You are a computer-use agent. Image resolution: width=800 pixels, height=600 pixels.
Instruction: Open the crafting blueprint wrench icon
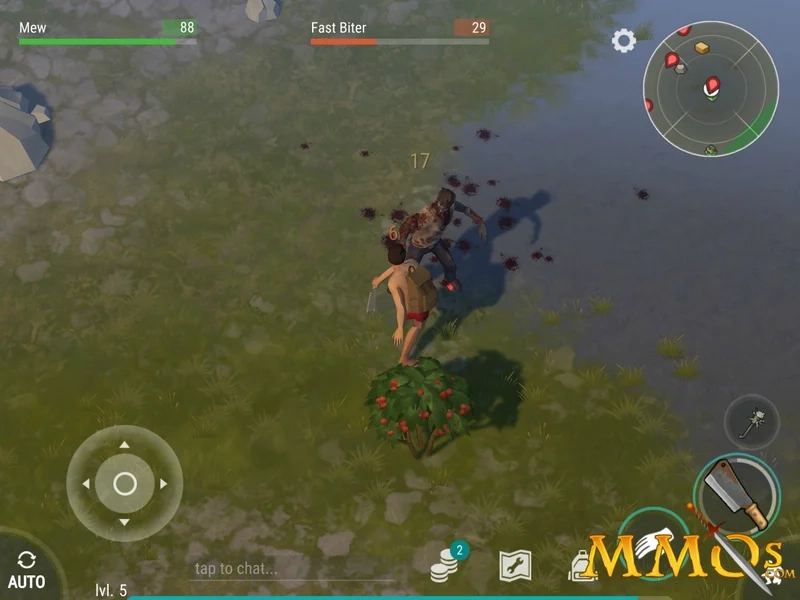[515, 565]
